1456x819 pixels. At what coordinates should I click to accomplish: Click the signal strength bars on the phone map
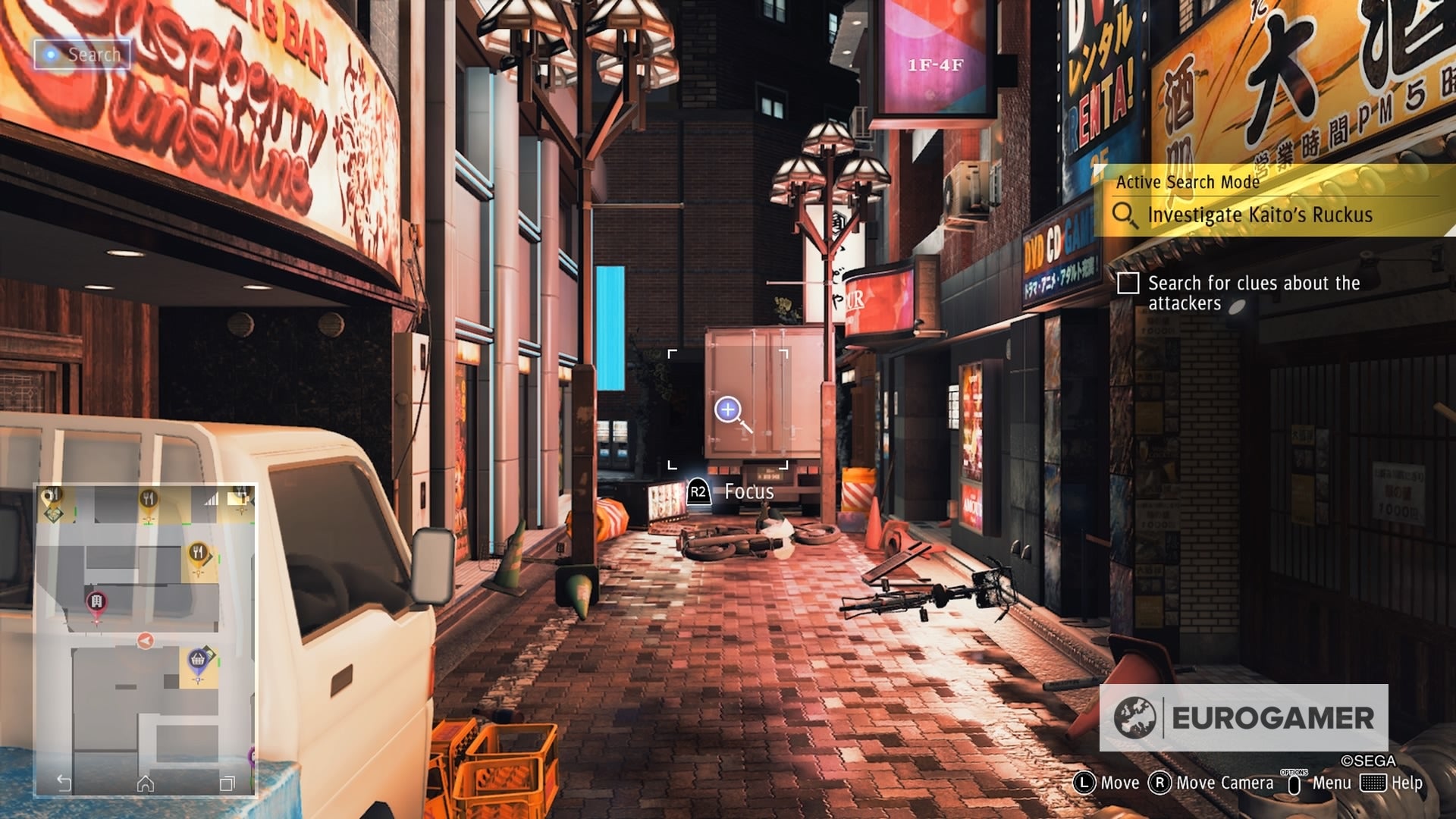[x=212, y=497]
